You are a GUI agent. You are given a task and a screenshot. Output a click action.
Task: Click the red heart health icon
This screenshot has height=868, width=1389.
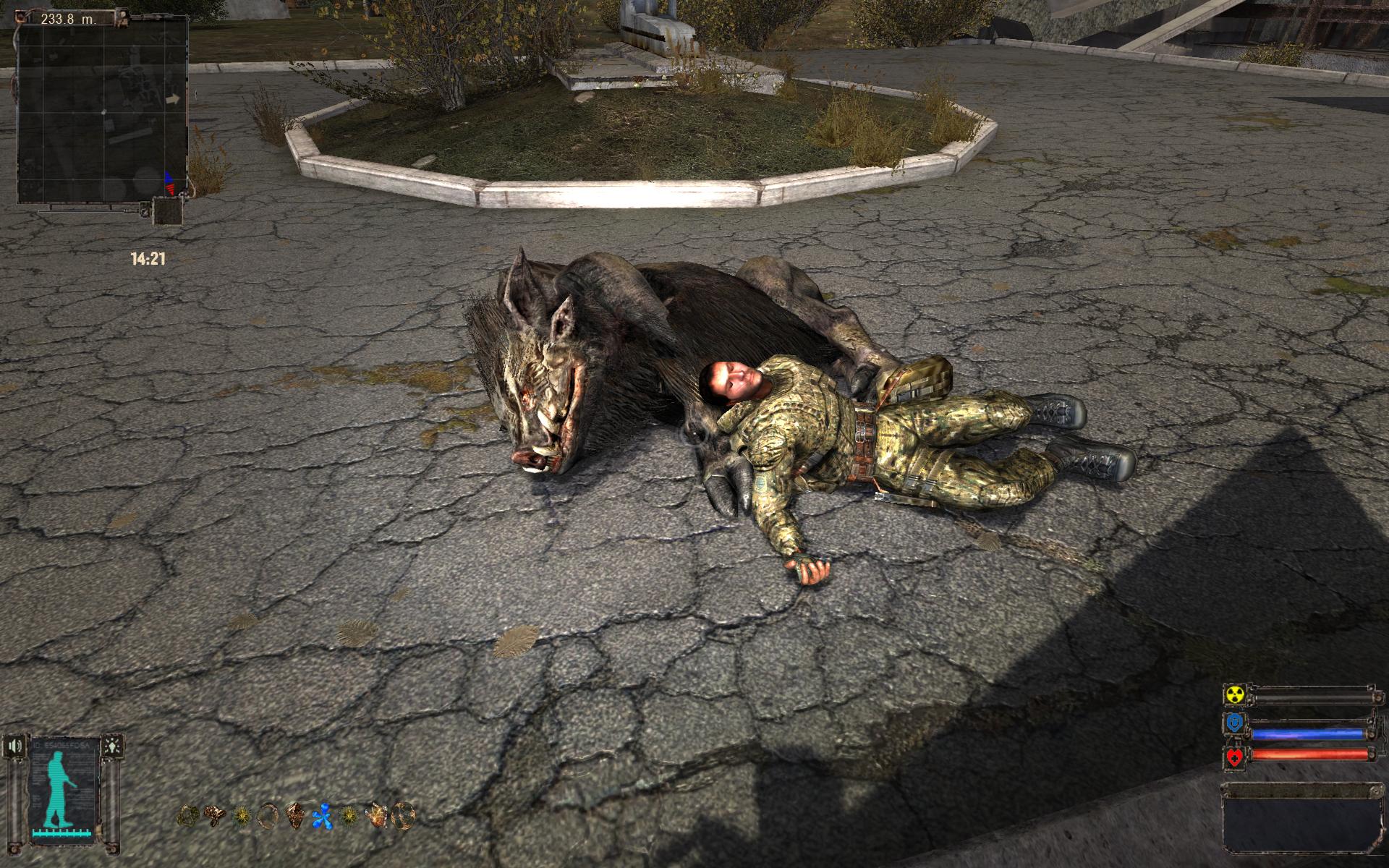pos(1233,757)
